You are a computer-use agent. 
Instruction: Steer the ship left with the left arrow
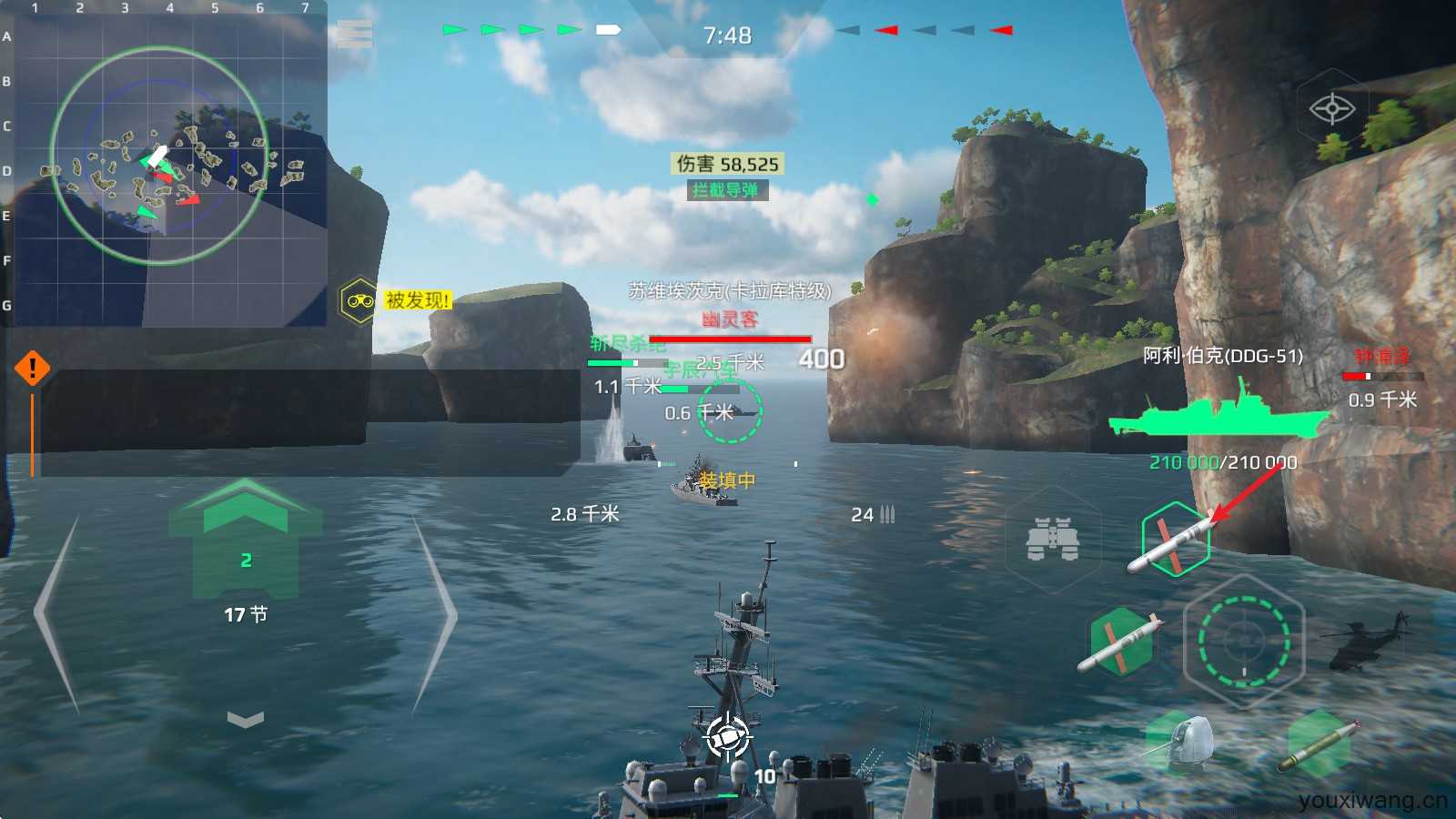click(56, 616)
